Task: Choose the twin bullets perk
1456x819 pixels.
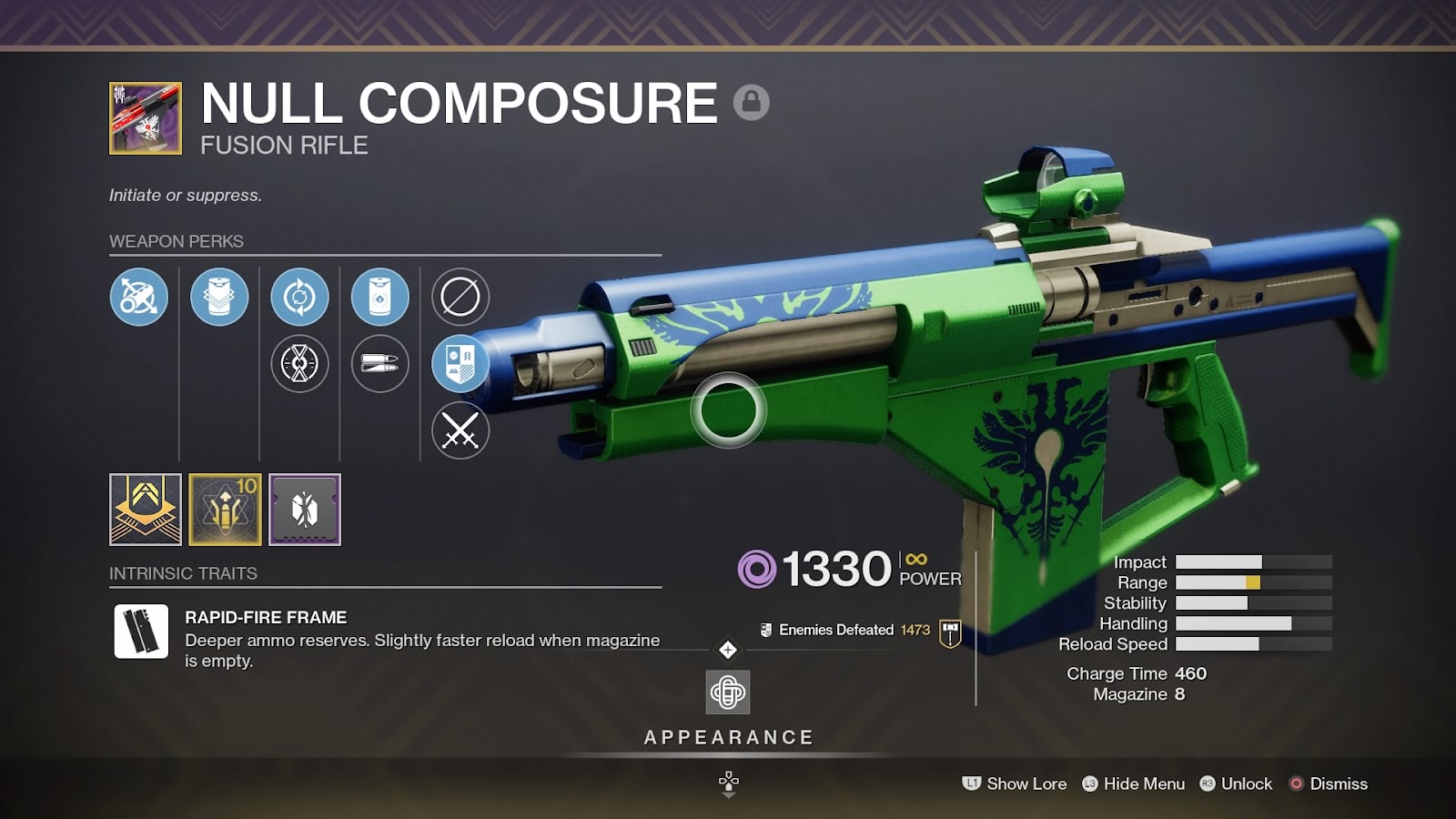Action: 379,364
